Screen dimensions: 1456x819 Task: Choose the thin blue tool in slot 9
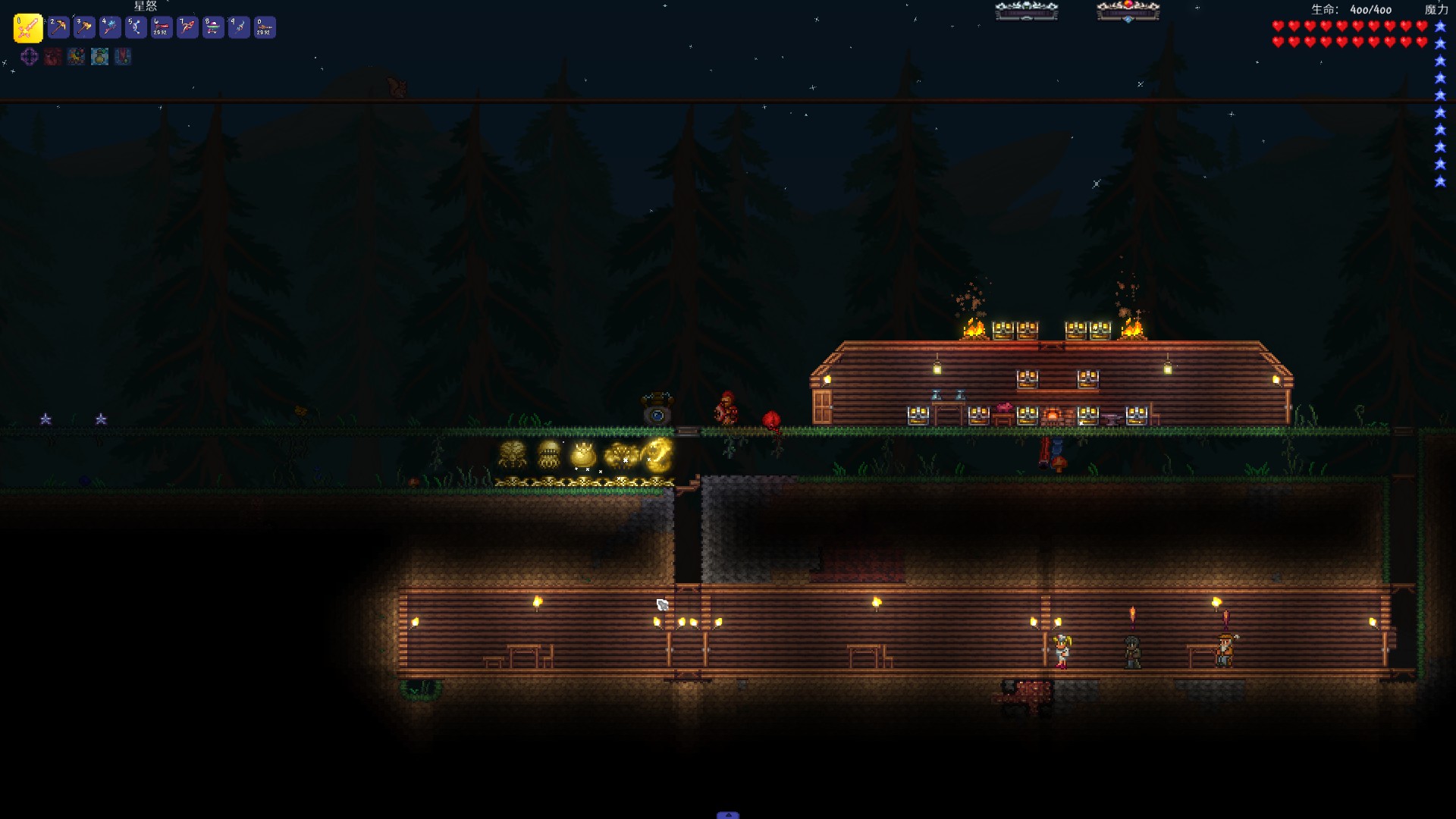tap(239, 28)
